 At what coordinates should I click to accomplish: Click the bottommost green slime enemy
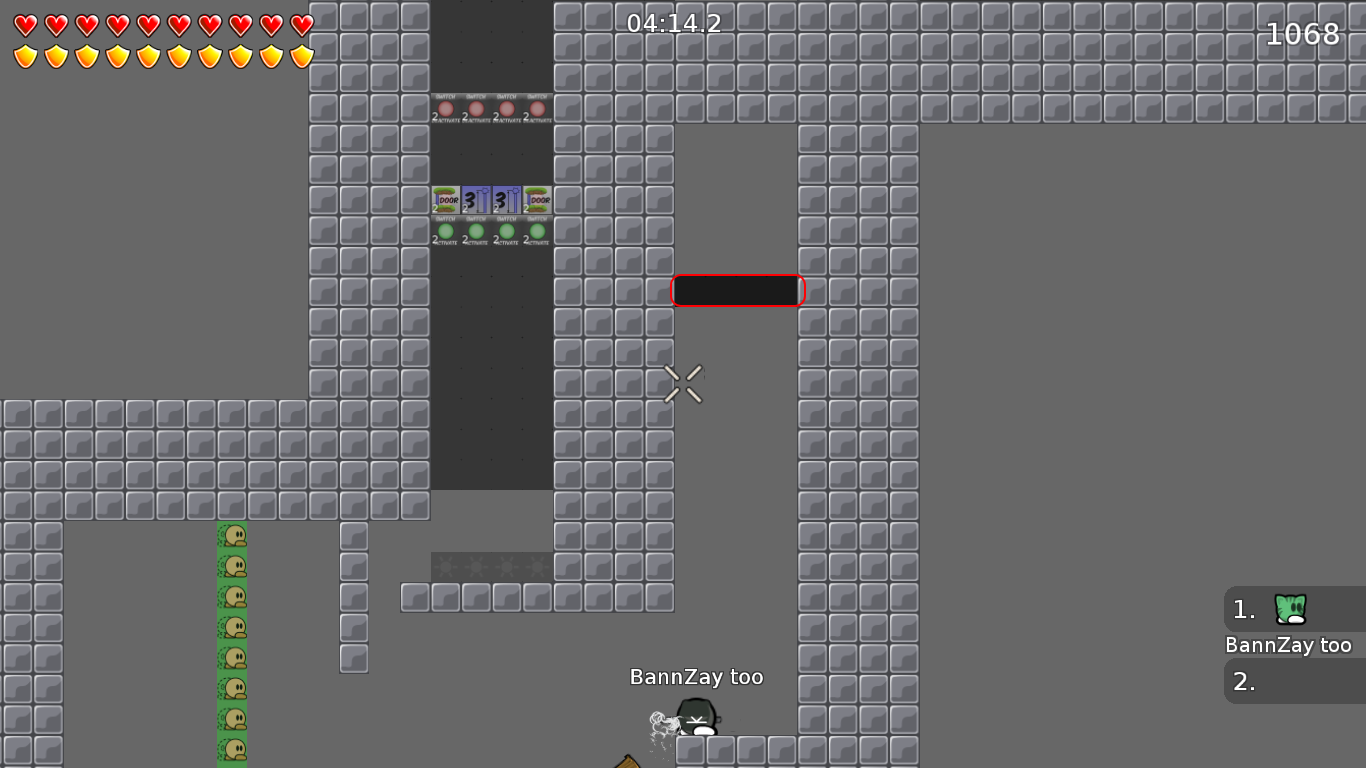click(233, 750)
